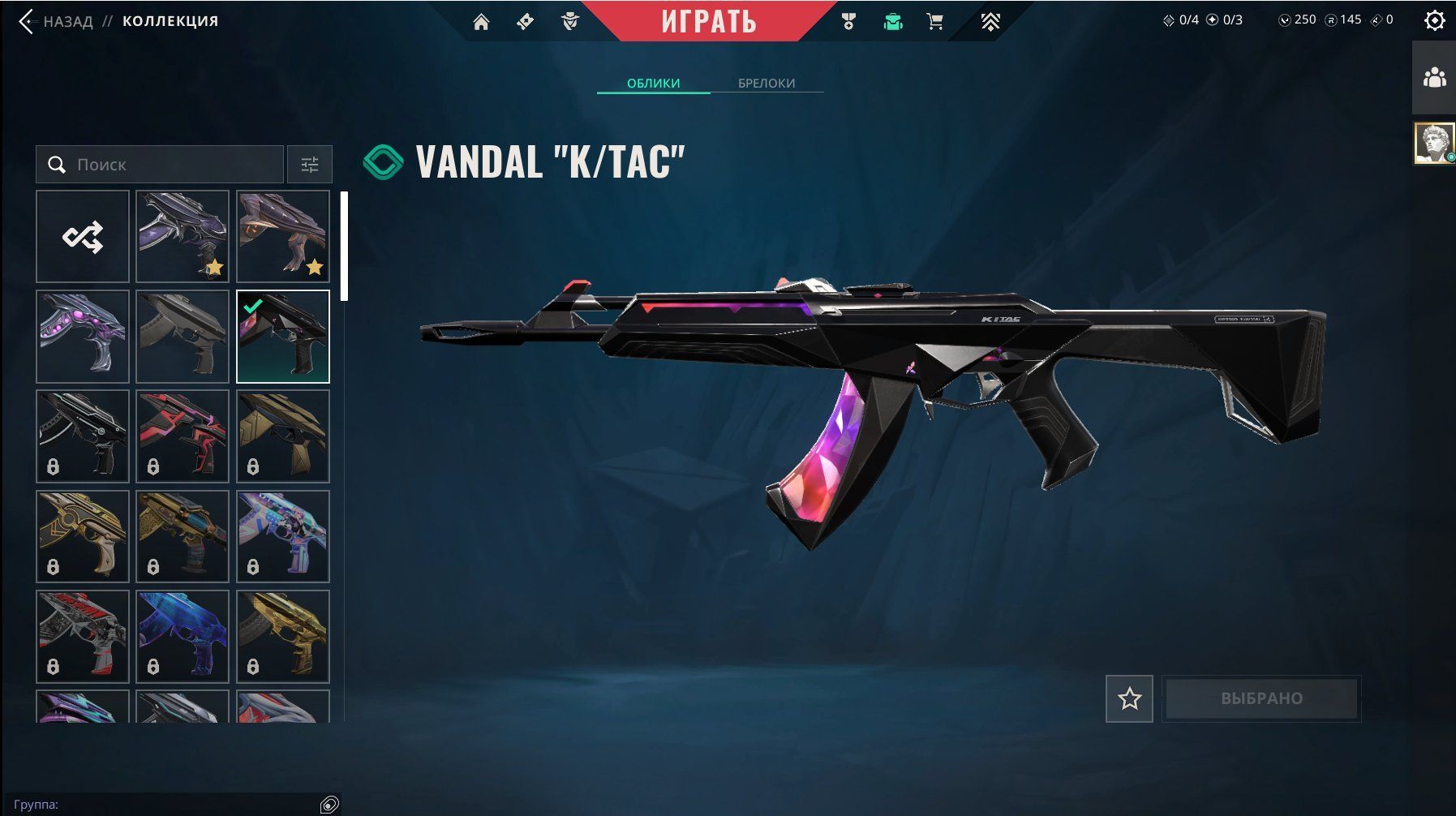Open the skin filter sliders button
1456x816 pixels.
pyautogui.click(x=310, y=165)
